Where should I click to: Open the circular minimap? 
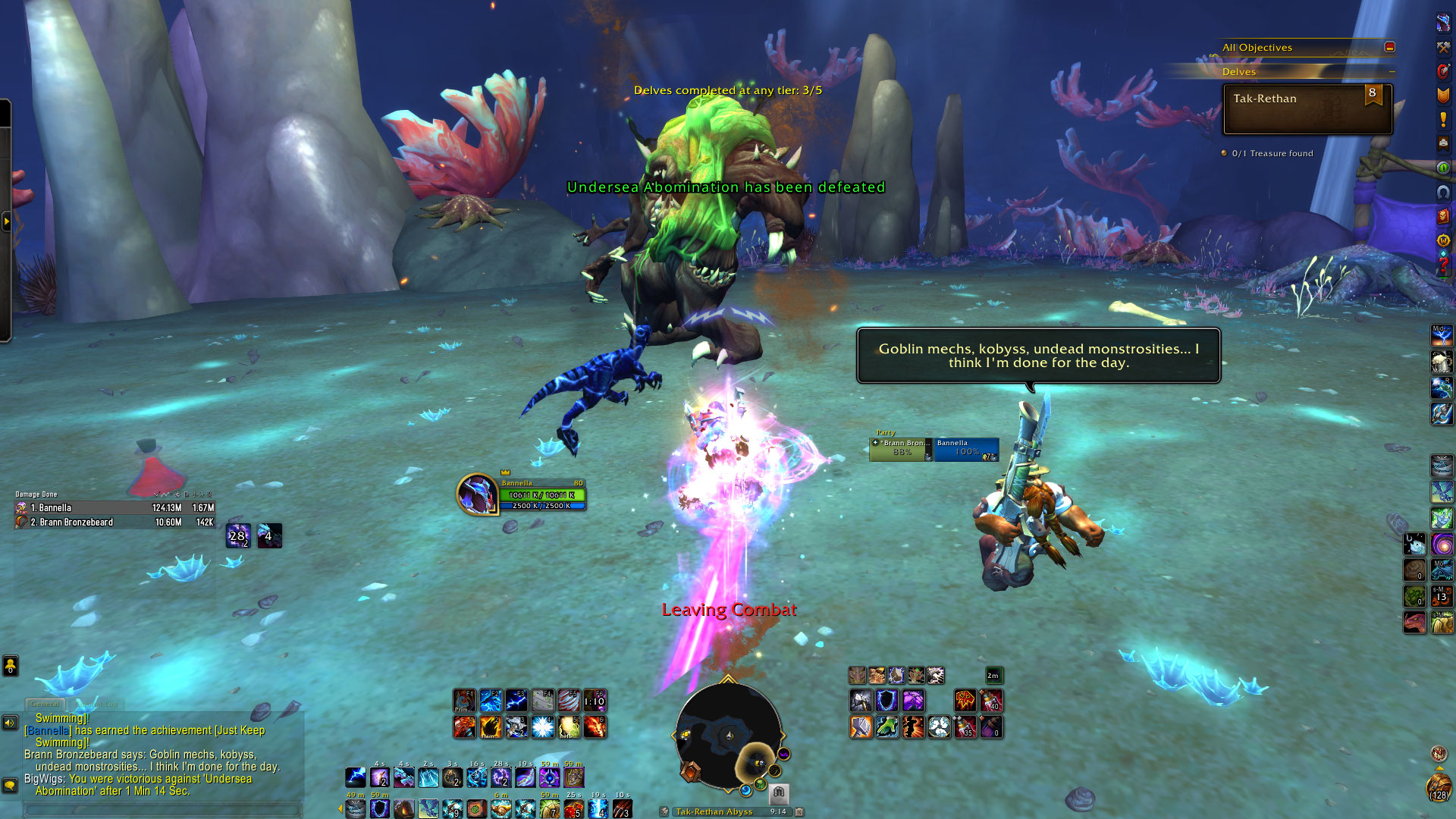[728, 736]
